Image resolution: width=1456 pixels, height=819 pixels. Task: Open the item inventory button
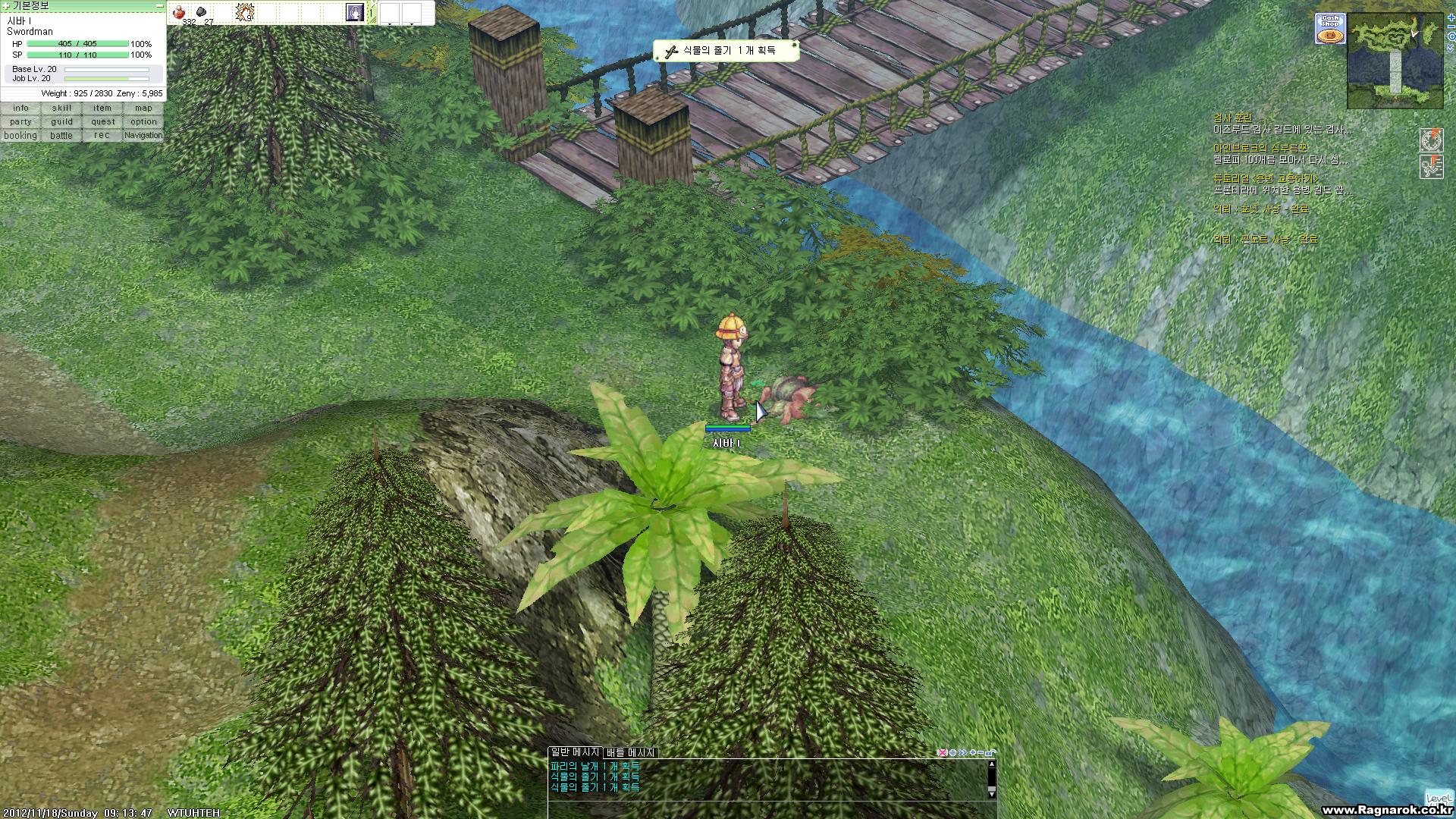click(x=102, y=108)
